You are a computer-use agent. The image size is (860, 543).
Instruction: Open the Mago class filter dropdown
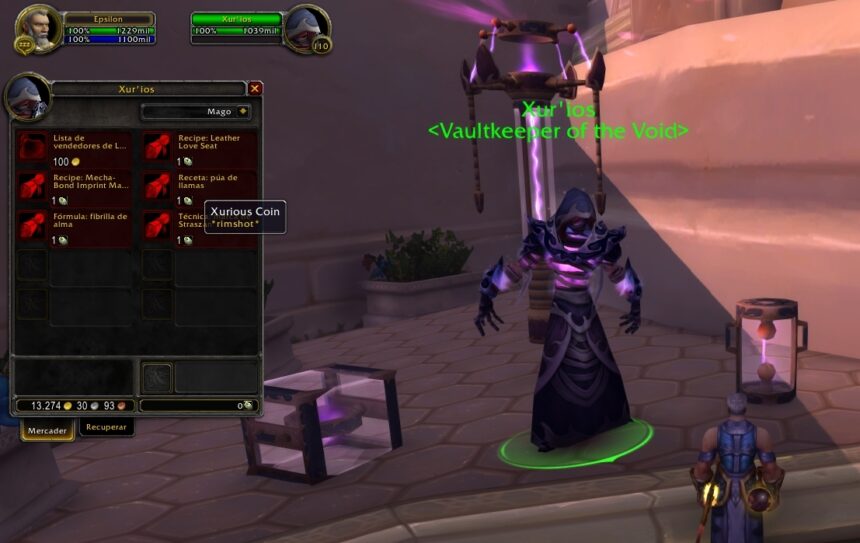[x=197, y=112]
